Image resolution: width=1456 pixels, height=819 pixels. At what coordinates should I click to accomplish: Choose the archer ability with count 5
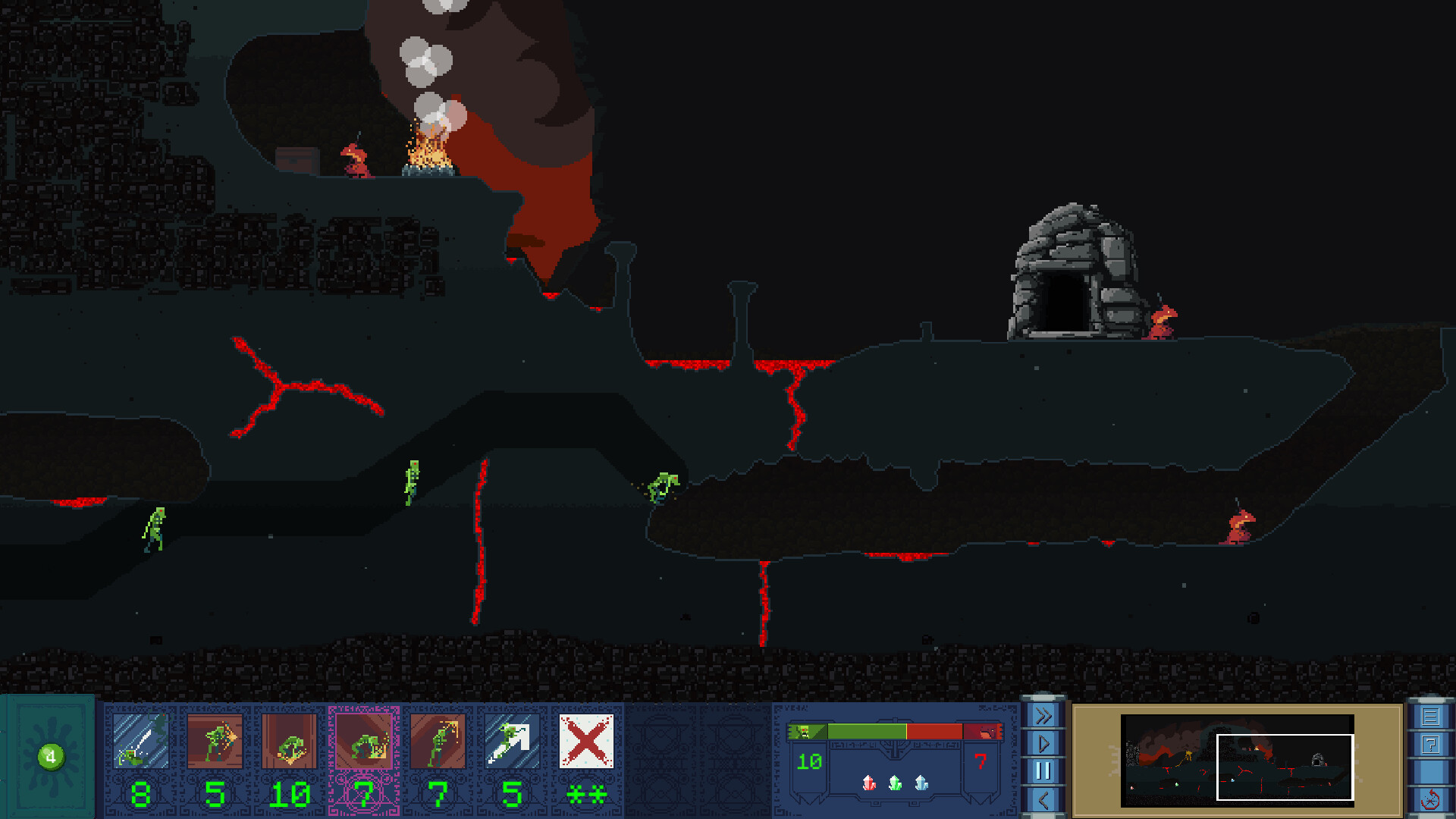(x=215, y=741)
